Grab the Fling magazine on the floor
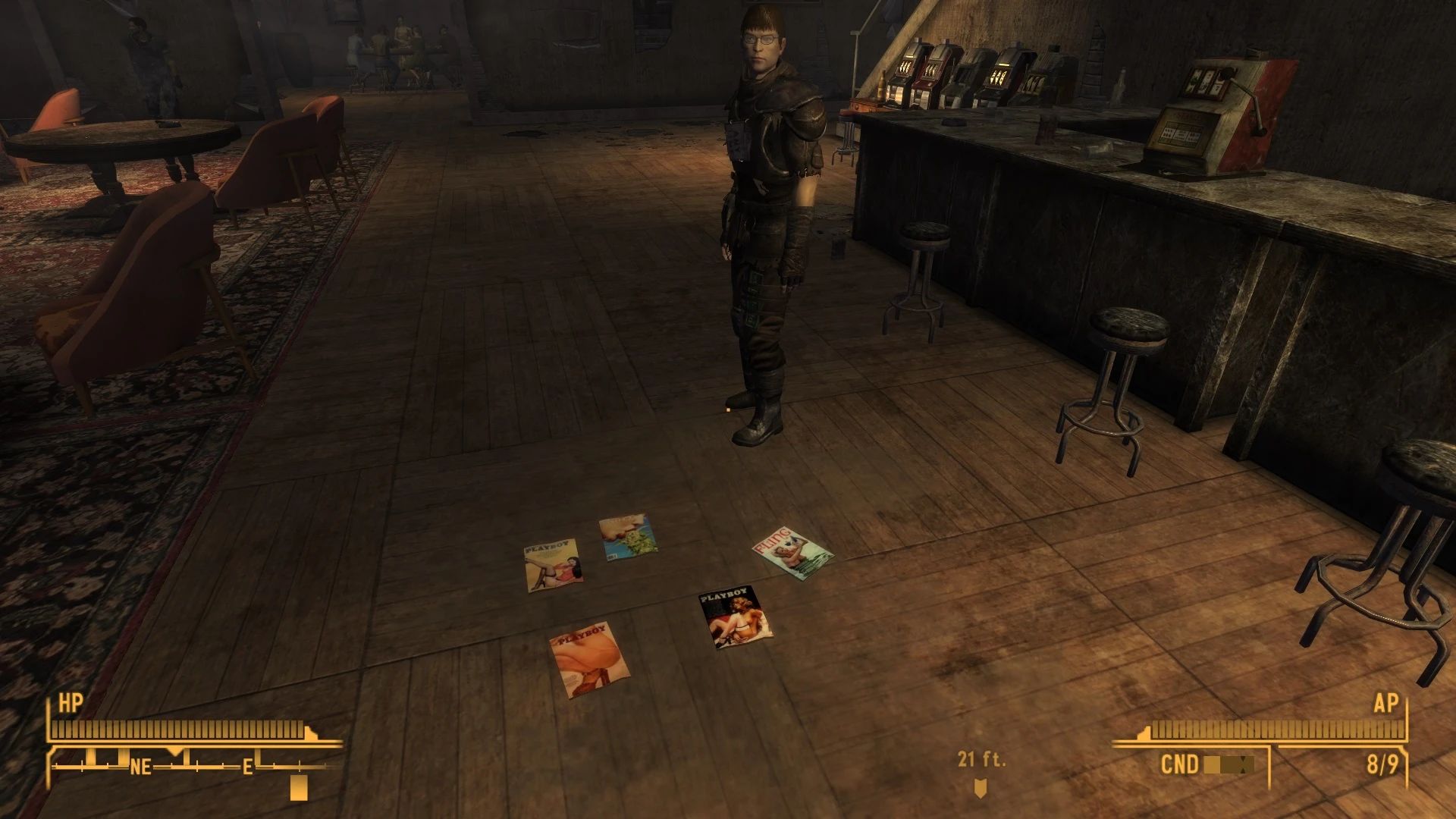Screen dimensions: 1456x819 [792, 554]
